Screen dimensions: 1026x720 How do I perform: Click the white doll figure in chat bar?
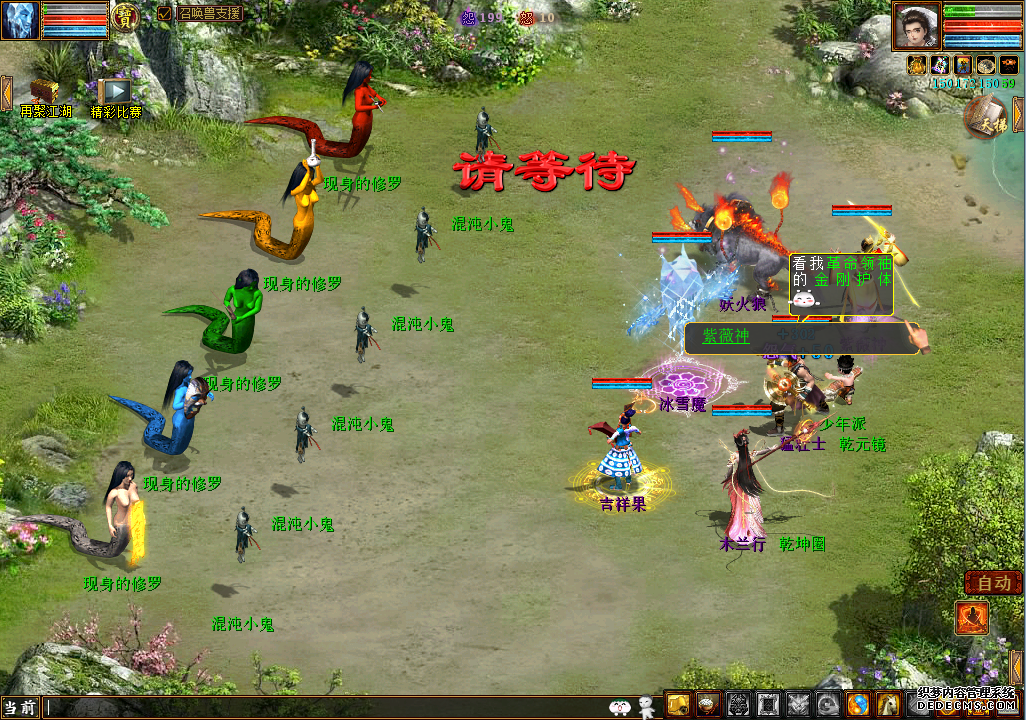[645, 707]
